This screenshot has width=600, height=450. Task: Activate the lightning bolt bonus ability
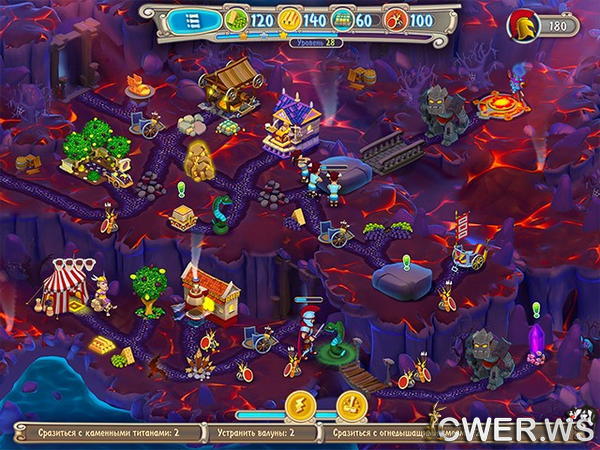(x=298, y=405)
